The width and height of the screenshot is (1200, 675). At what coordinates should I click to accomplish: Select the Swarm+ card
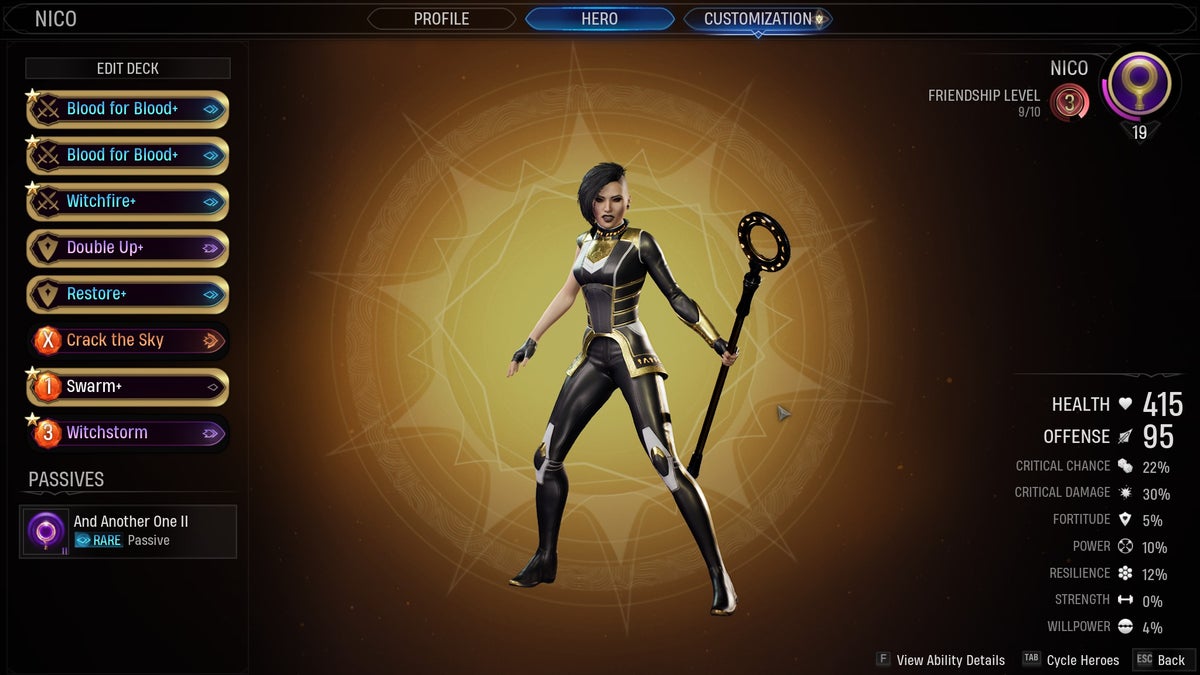tap(128, 387)
